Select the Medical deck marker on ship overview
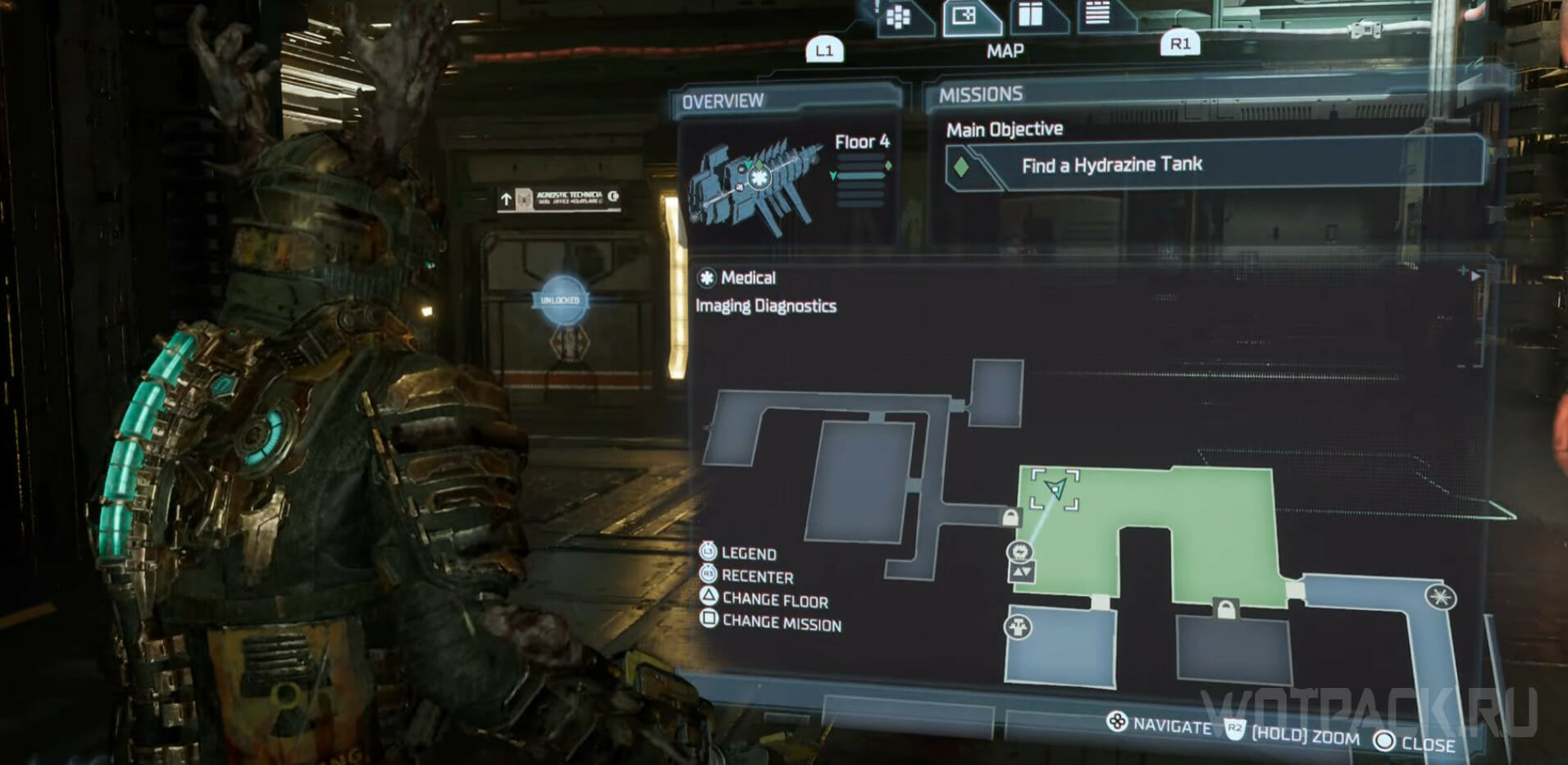1568x765 pixels. pos(760,177)
